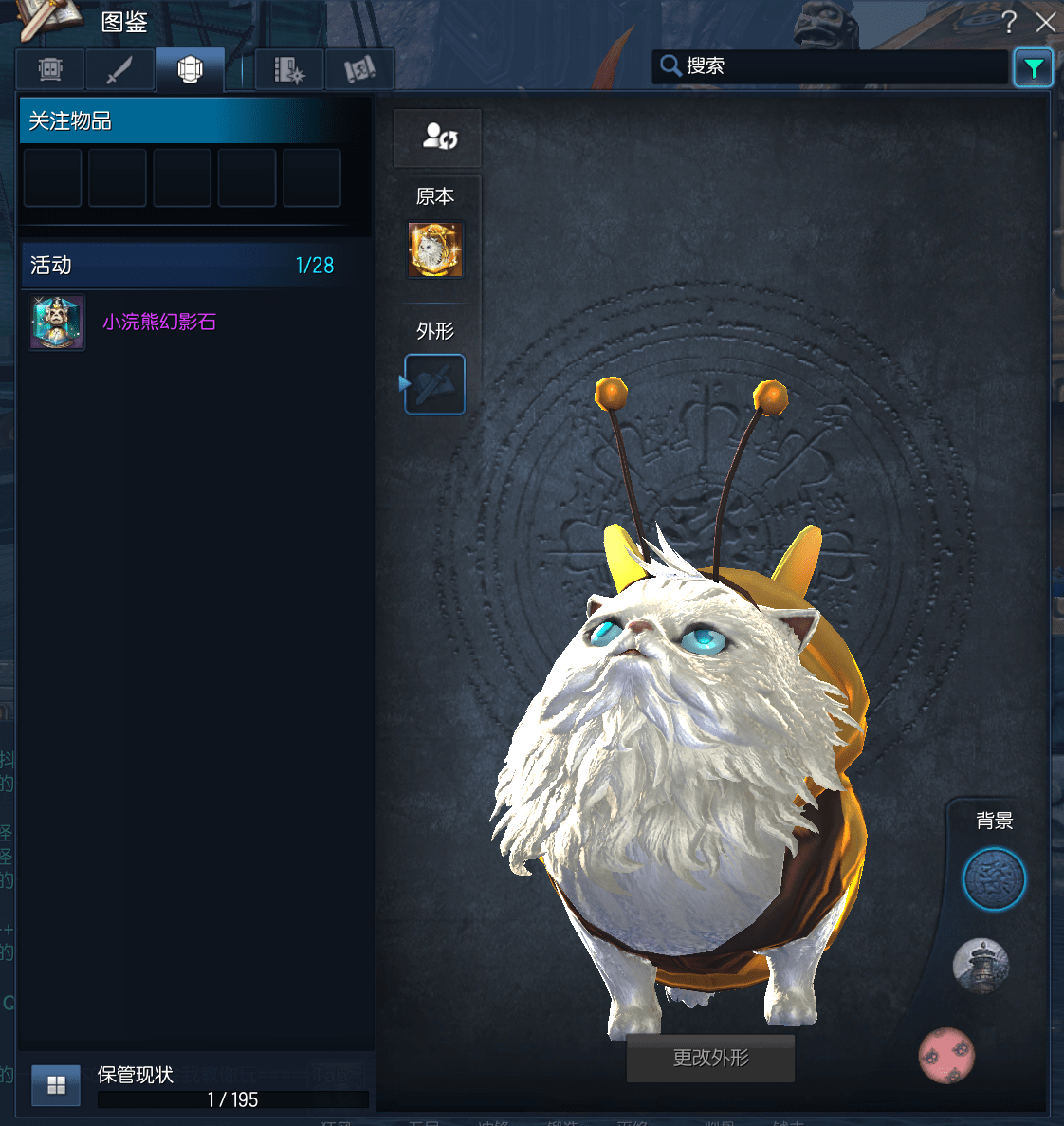Open the green funnel filter
The height and width of the screenshot is (1126, 1064).
point(1033,67)
